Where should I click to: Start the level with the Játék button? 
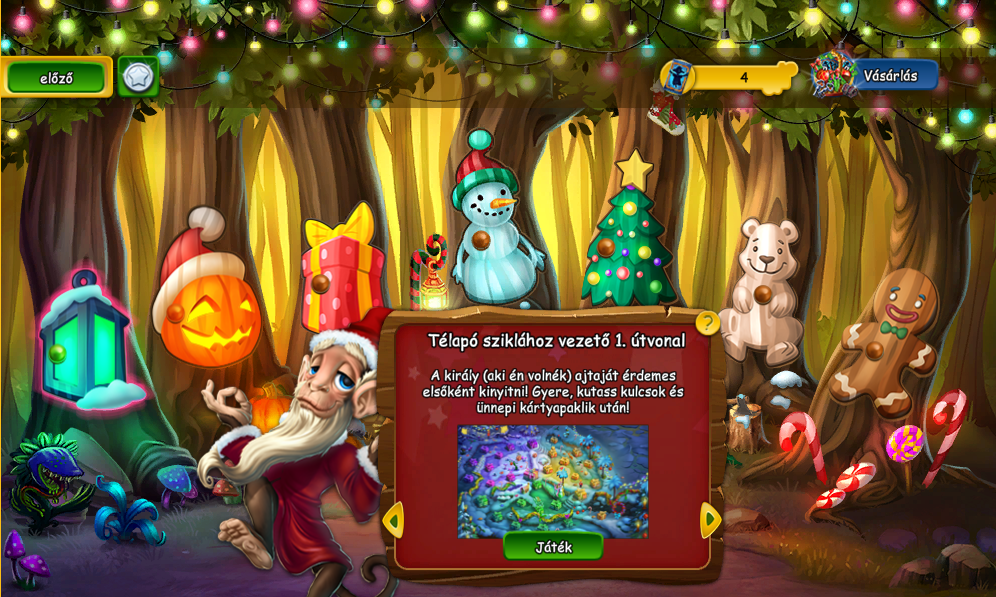coord(553,546)
